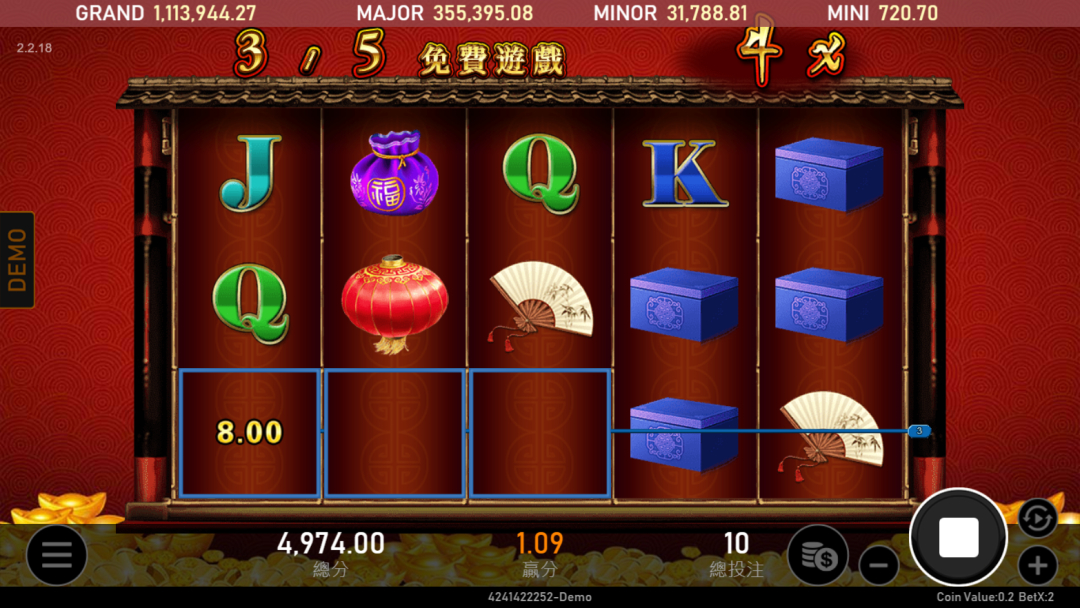Toggle the auto-spin button

(x=1037, y=517)
